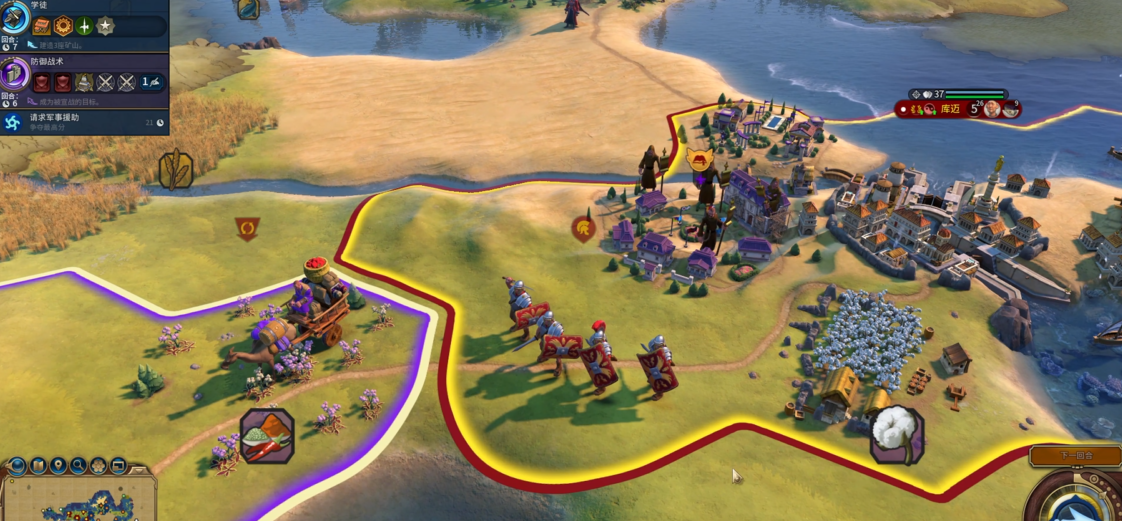Open the map search magnifier
Image resolution: width=1122 pixels, height=521 pixels.
(78, 466)
